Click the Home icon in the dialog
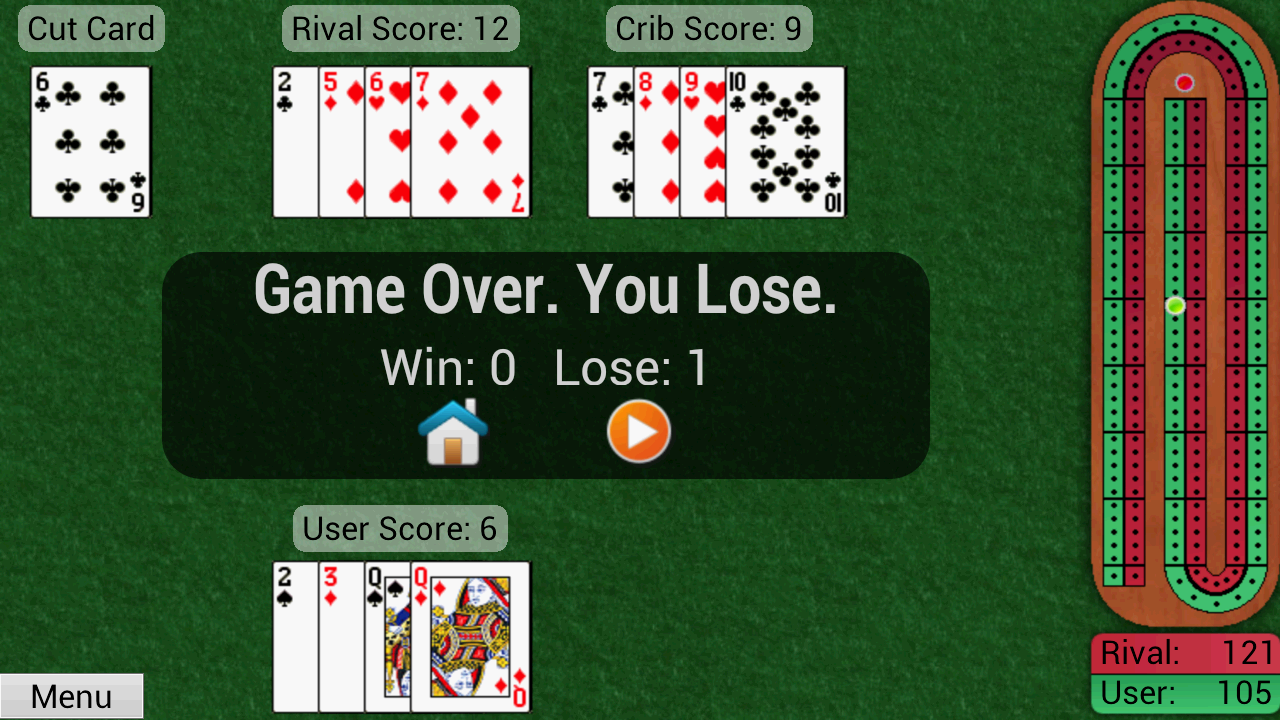Viewport: 1280px width, 720px height. point(455,430)
